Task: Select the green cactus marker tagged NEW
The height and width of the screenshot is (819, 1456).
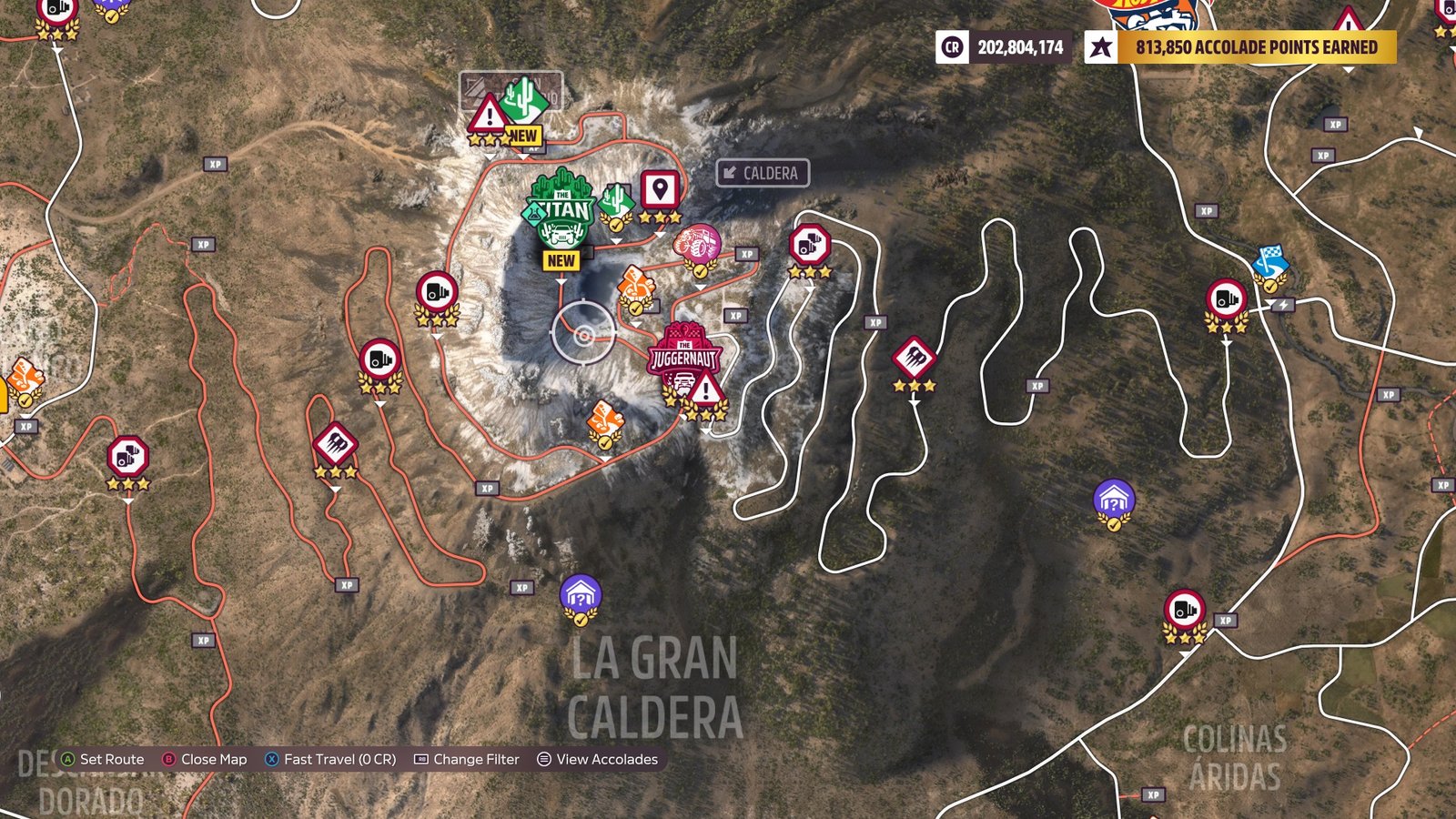Action: pos(523,102)
